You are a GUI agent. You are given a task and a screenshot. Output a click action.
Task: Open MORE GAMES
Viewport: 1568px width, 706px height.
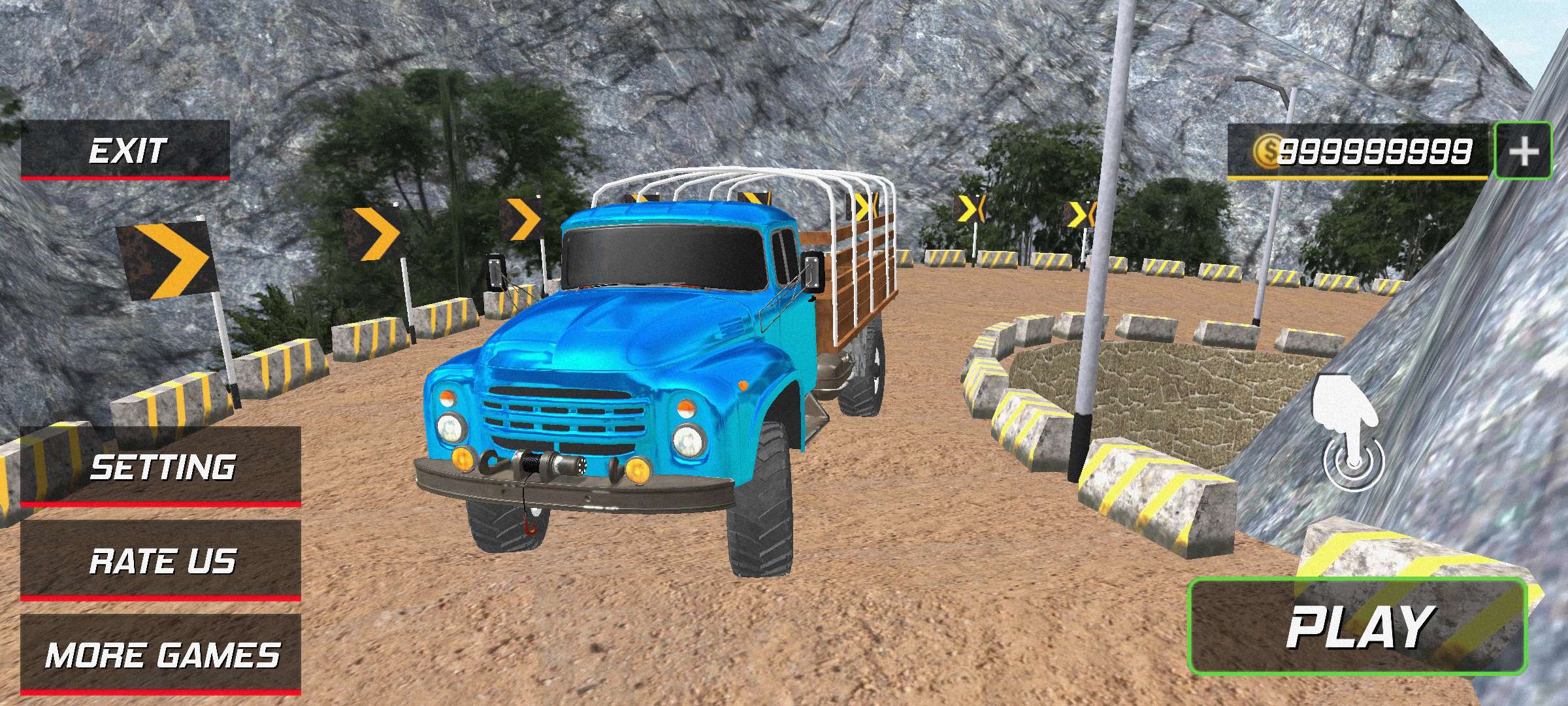tap(161, 654)
